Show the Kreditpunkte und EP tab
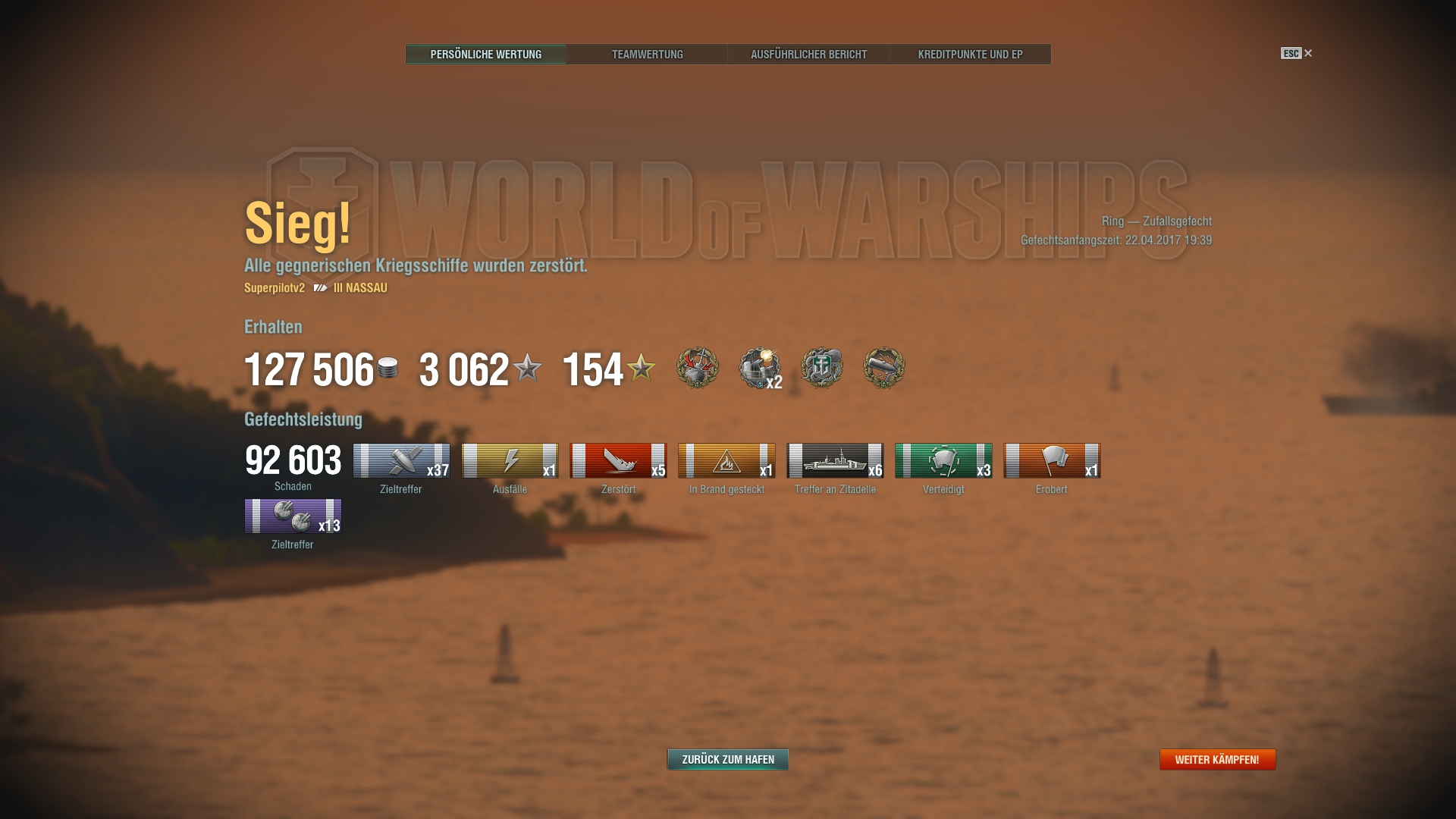 point(970,54)
